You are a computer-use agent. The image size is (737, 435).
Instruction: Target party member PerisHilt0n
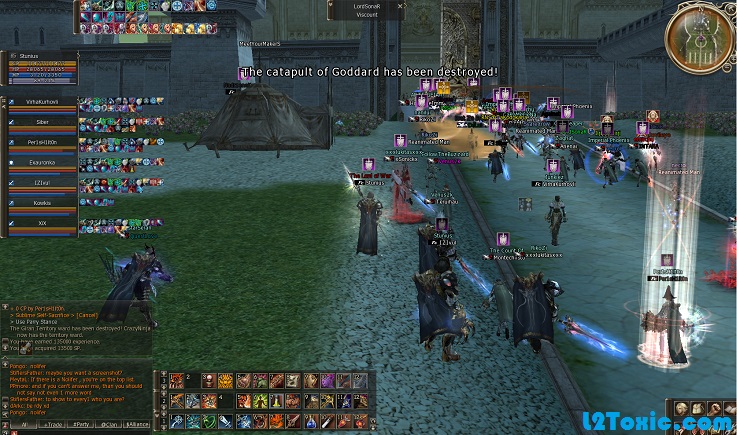[x=42, y=142]
